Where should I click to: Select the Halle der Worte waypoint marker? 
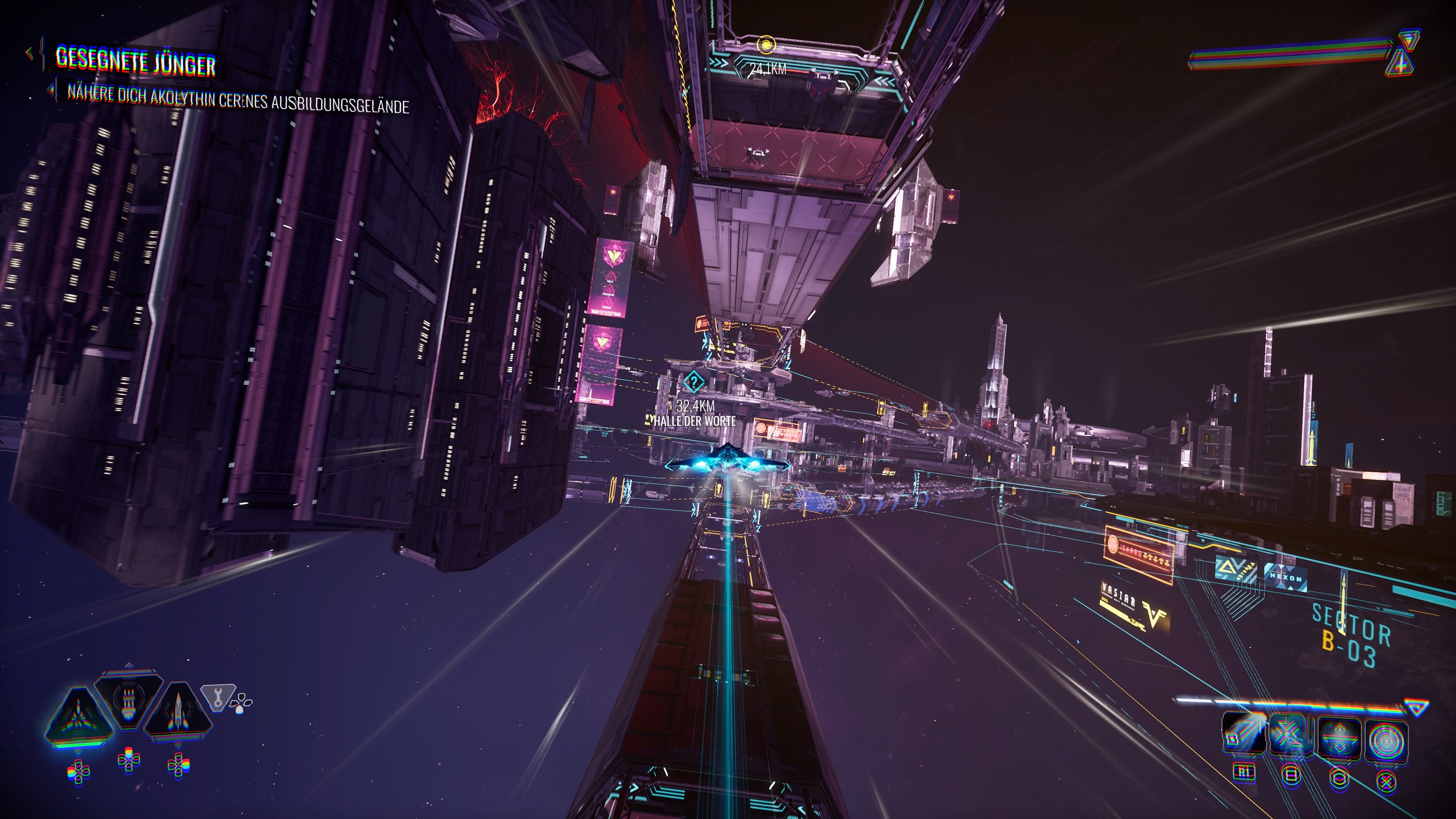(x=693, y=383)
